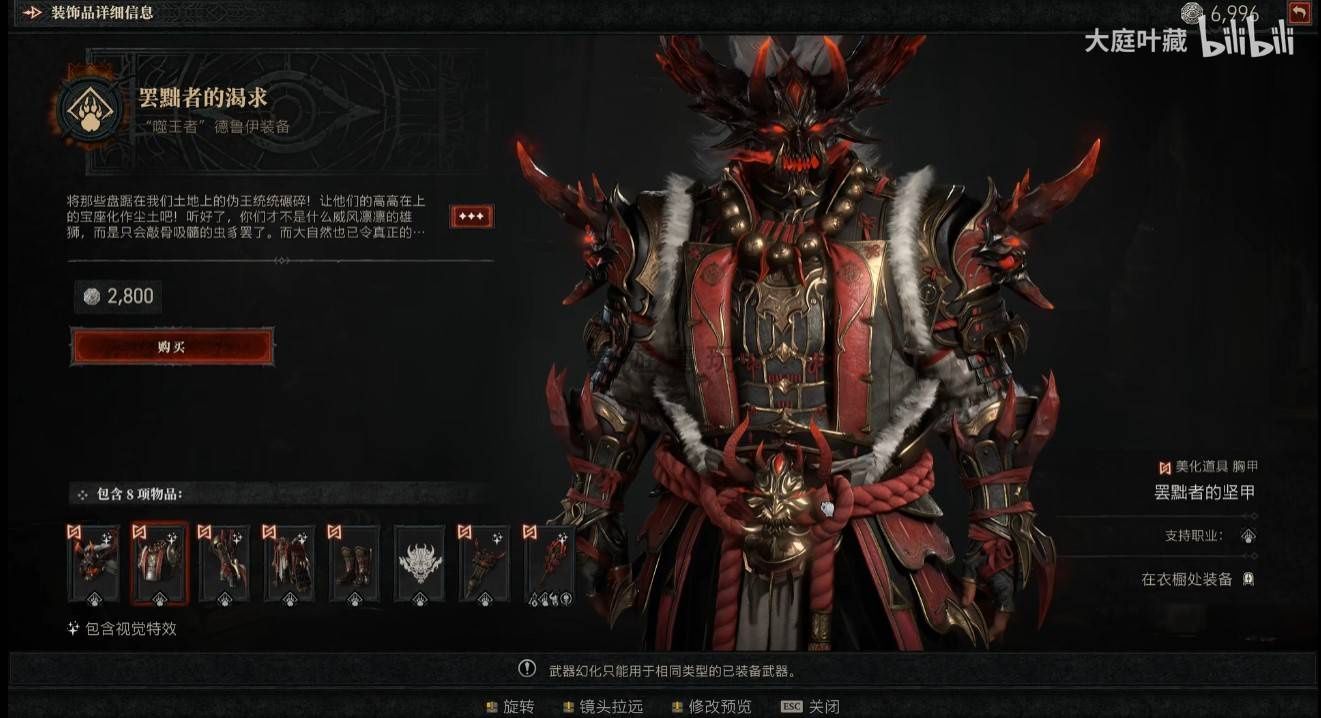
Task: Open the bilibili watermark logo
Action: tap(1247, 40)
